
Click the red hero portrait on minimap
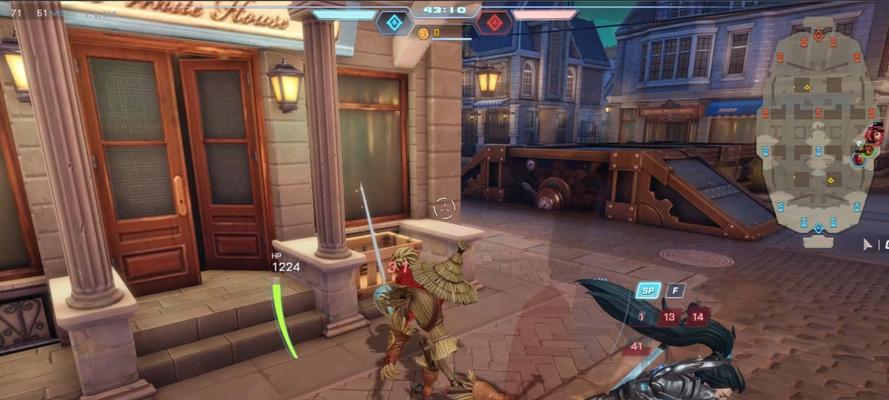click(x=875, y=134)
